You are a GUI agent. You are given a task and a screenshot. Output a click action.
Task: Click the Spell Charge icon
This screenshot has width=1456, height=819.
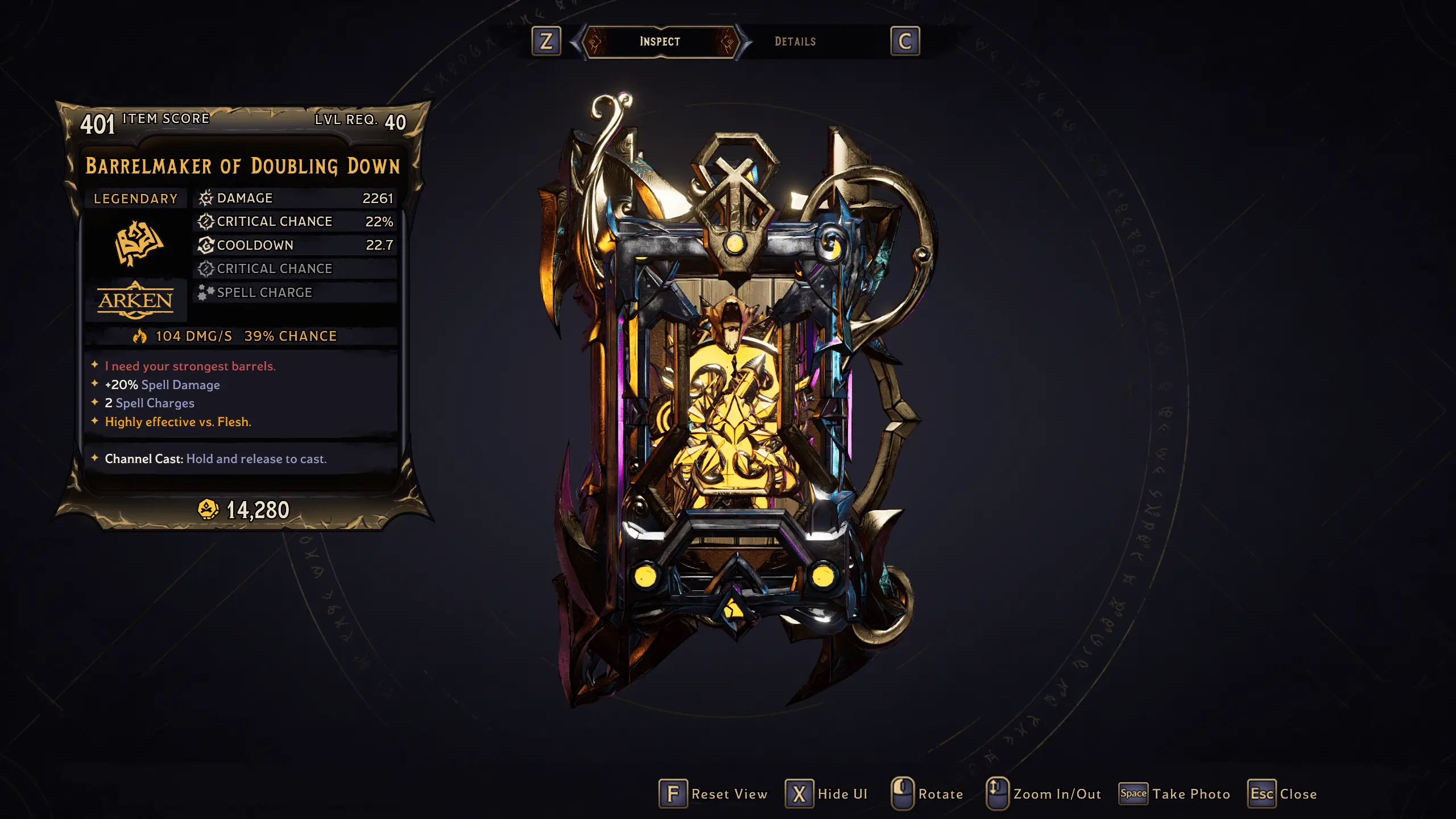[x=205, y=292]
